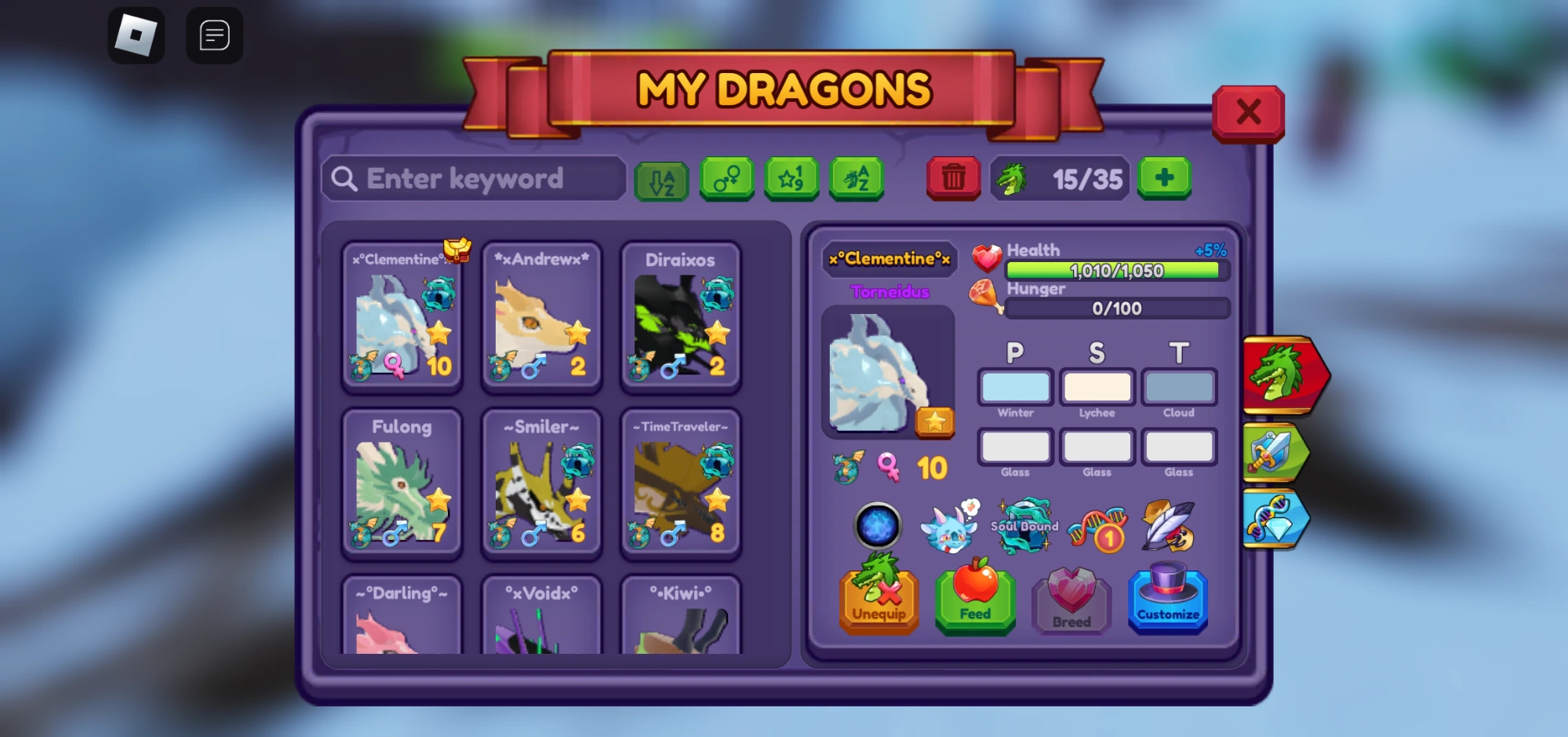Open the sword and shield battle tab
1568x737 pixels.
click(x=1271, y=451)
